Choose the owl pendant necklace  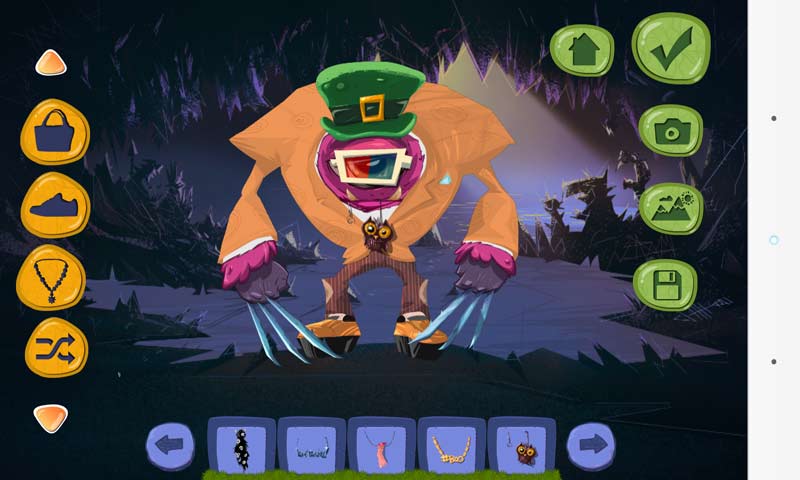(x=521, y=446)
